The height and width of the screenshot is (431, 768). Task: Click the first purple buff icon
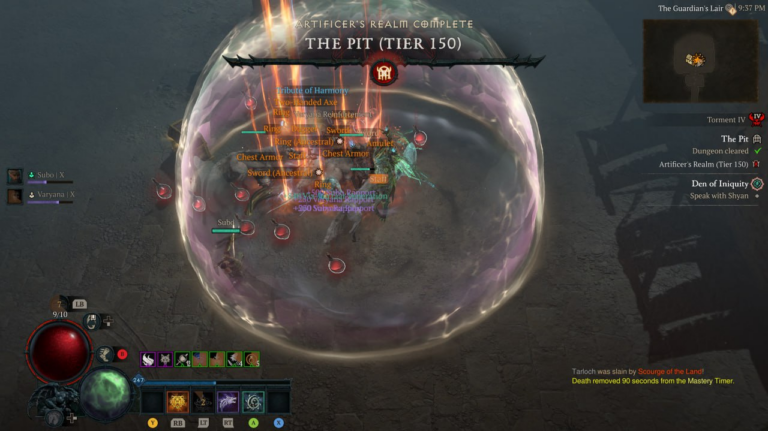[148, 359]
